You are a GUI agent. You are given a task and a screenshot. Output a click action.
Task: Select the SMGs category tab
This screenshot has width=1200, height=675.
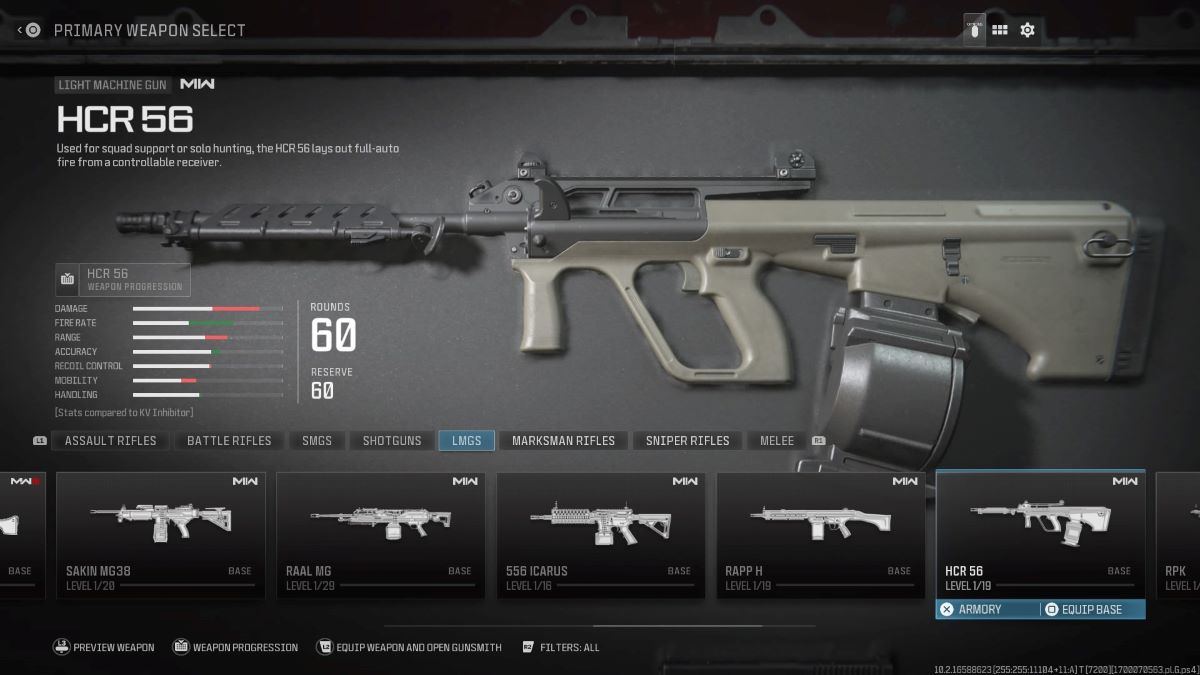pyautogui.click(x=317, y=440)
